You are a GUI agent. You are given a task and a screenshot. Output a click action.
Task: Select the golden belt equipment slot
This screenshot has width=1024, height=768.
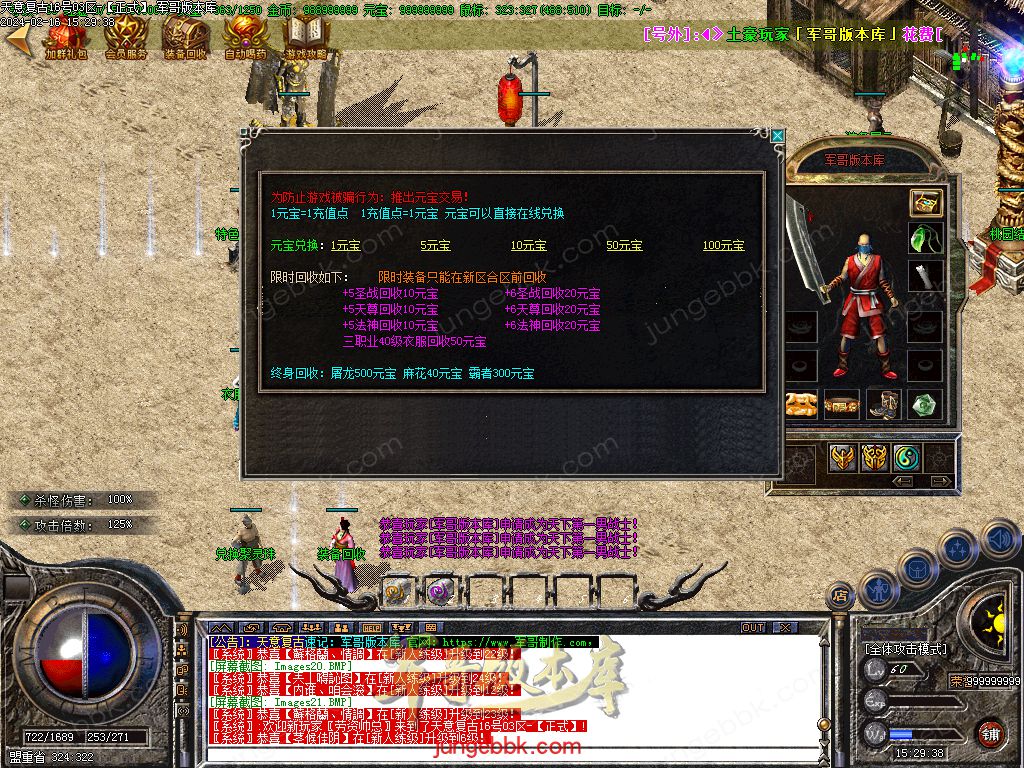tap(841, 404)
